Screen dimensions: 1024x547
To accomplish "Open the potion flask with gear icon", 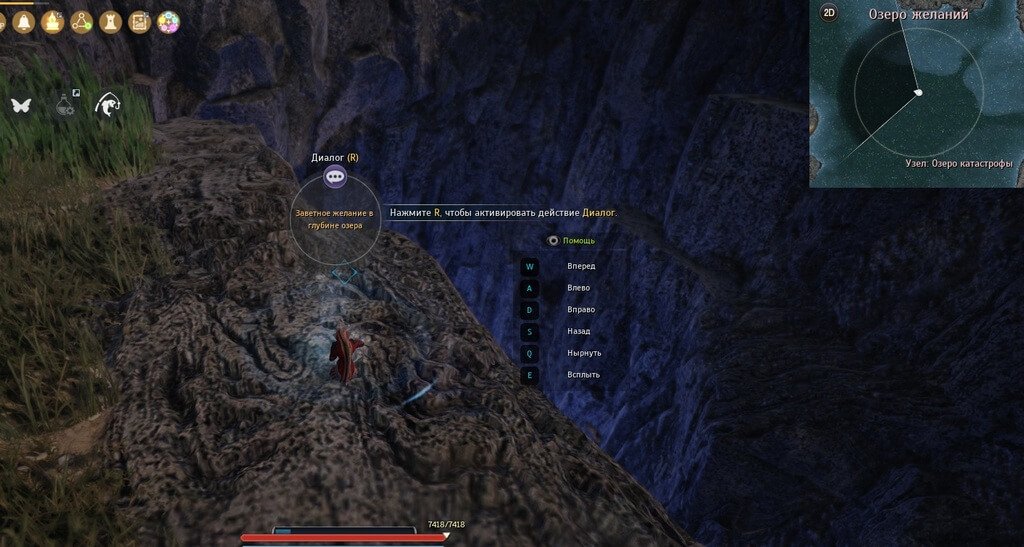I will click(x=64, y=104).
